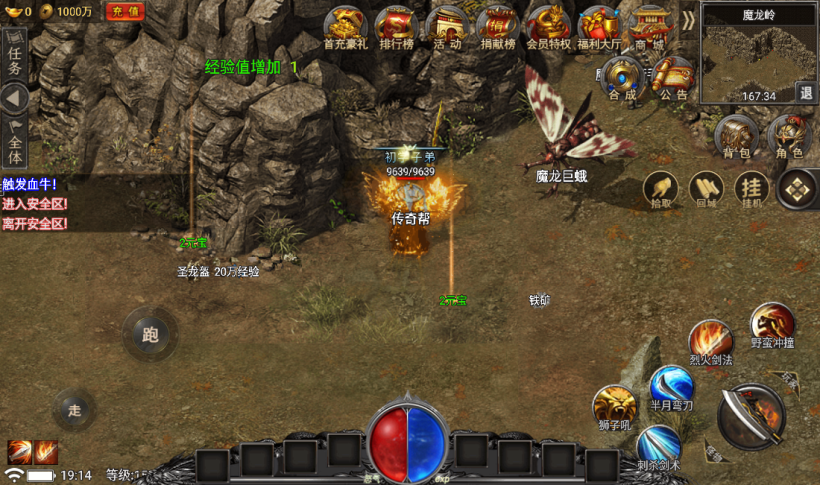Toggle 挂机 auto-battle mode

coord(751,188)
